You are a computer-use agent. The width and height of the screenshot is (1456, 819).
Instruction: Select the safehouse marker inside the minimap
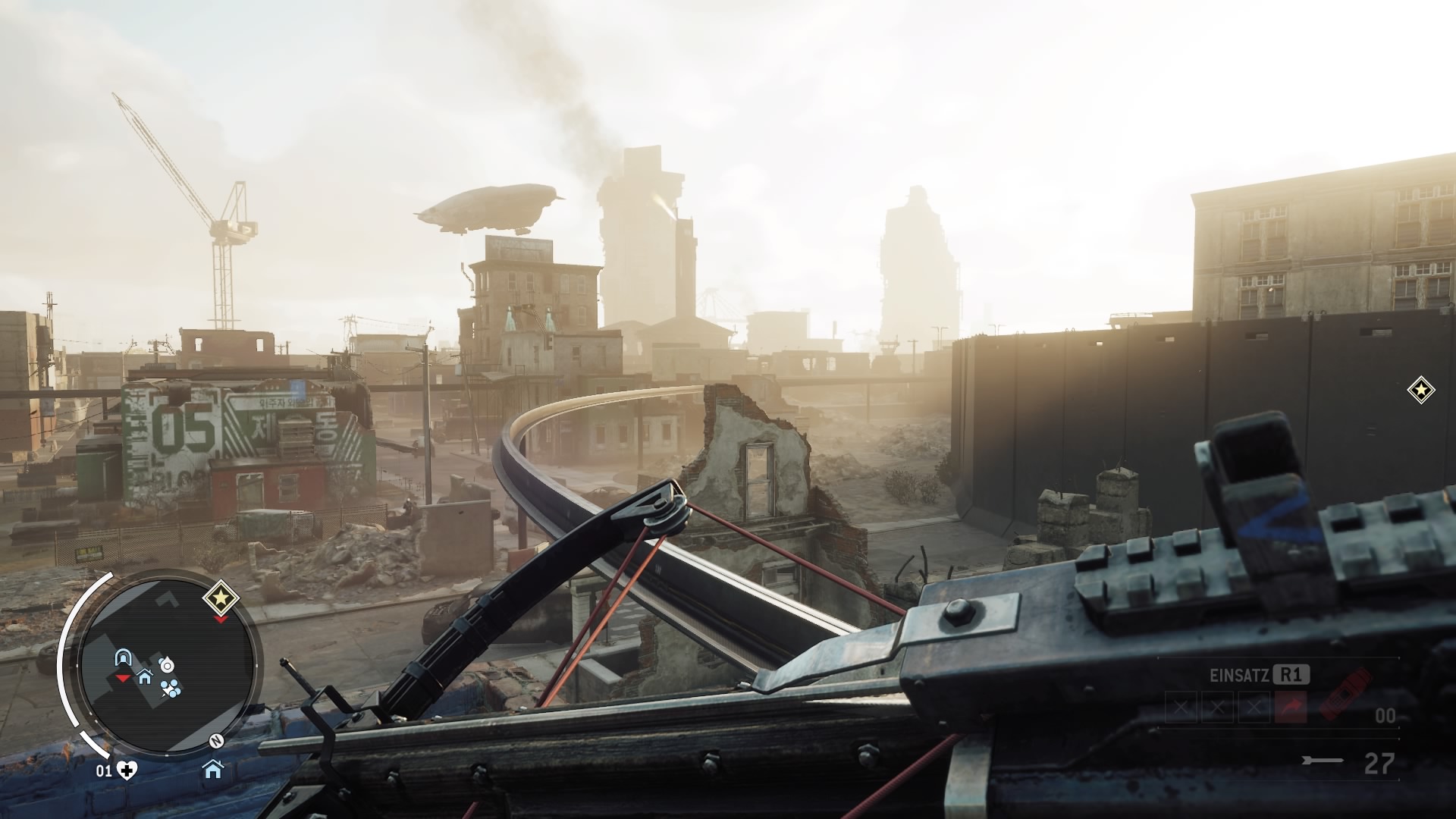click(x=144, y=676)
